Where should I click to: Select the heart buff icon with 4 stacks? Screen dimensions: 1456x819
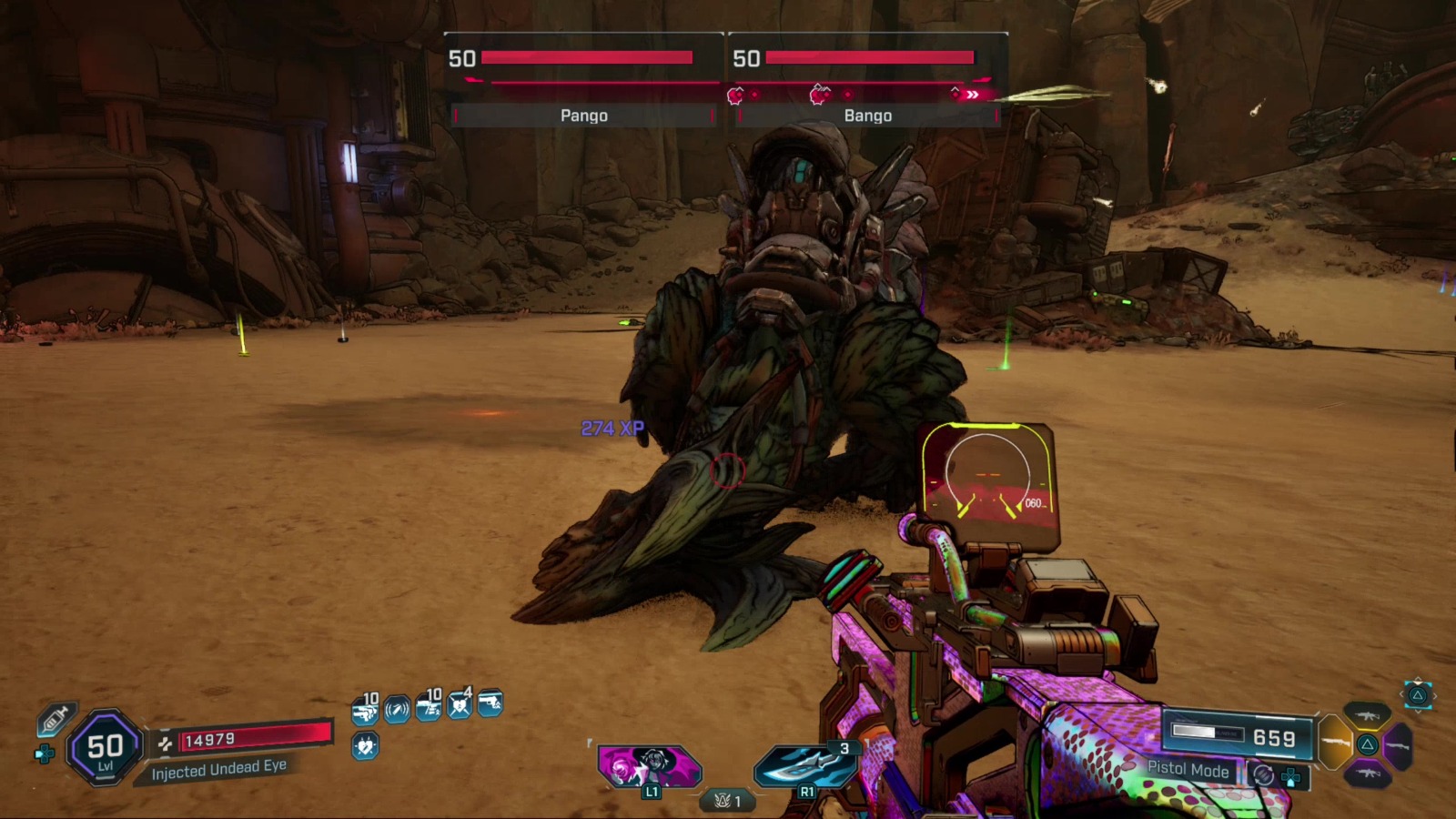(460, 706)
